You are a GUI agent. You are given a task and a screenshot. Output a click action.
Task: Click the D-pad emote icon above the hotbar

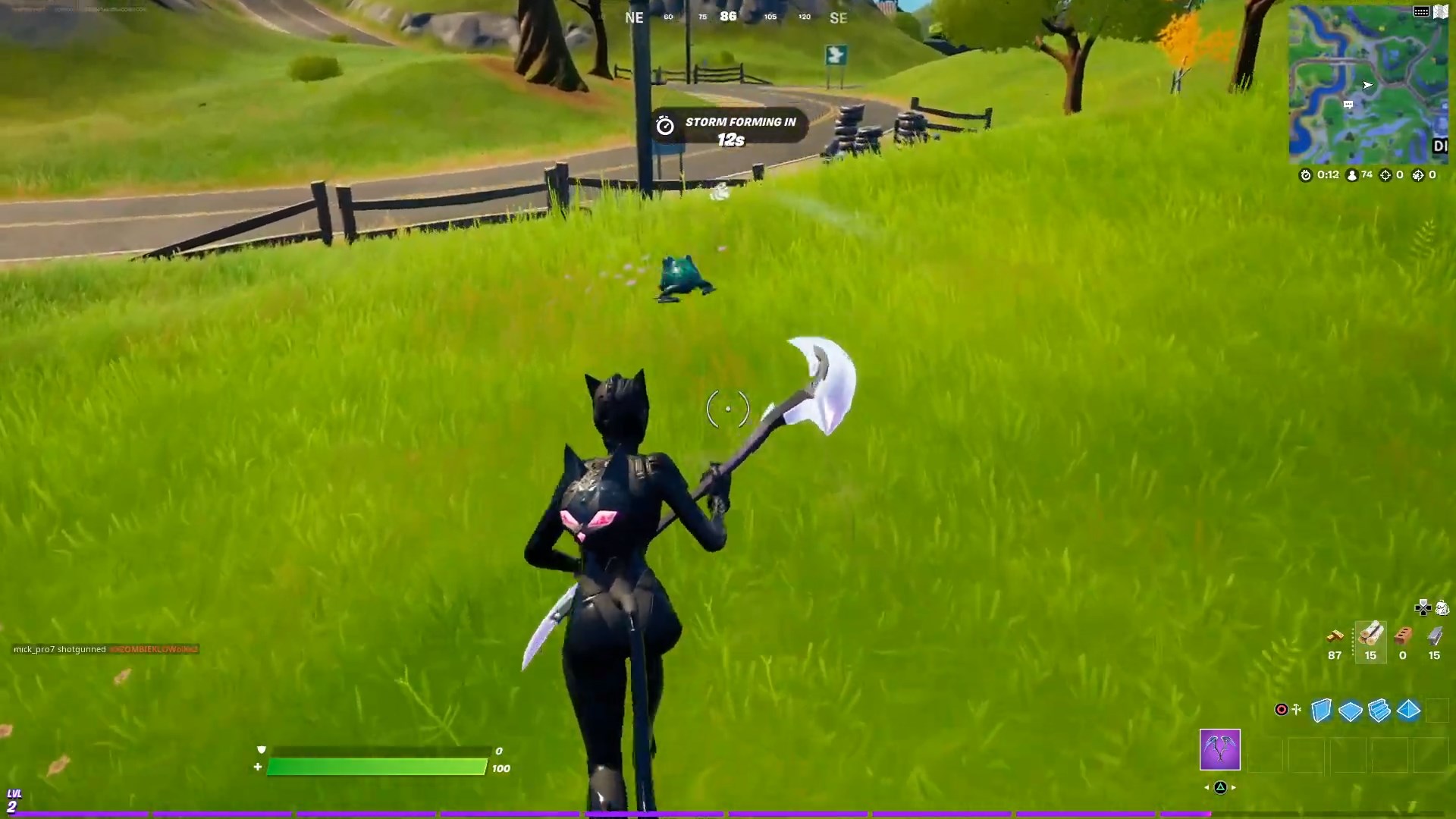[x=1423, y=608]
